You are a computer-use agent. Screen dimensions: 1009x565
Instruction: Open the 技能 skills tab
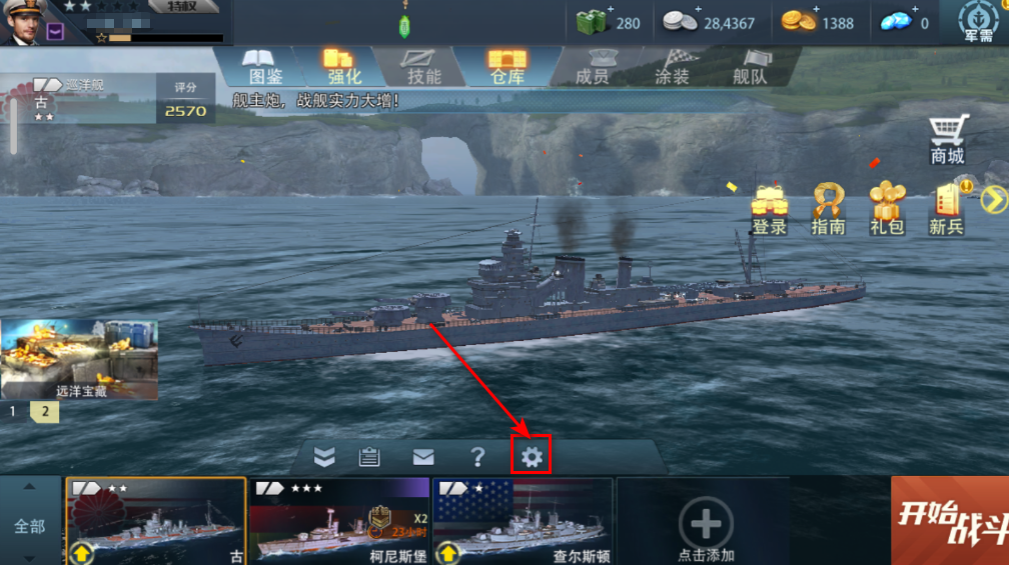(x=424, y=66)
